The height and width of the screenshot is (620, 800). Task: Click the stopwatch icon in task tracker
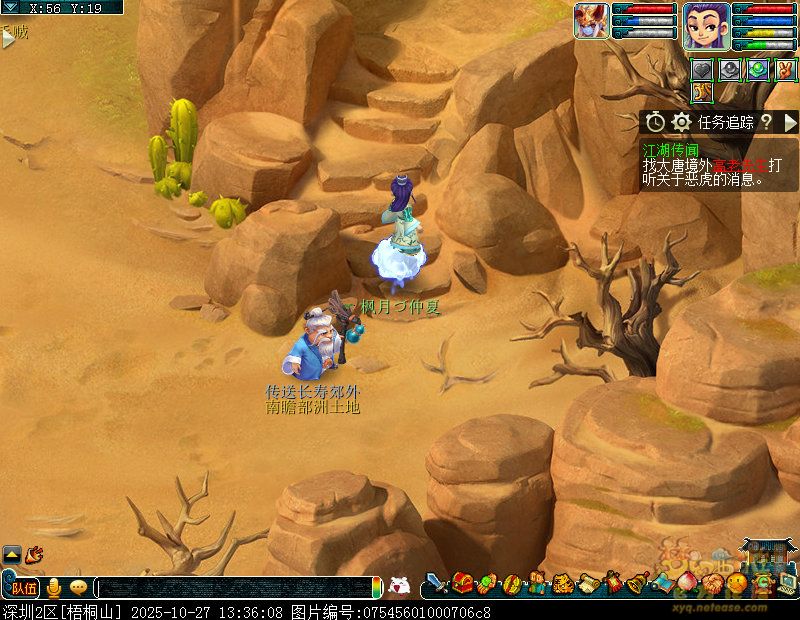(x=655, y=122)
